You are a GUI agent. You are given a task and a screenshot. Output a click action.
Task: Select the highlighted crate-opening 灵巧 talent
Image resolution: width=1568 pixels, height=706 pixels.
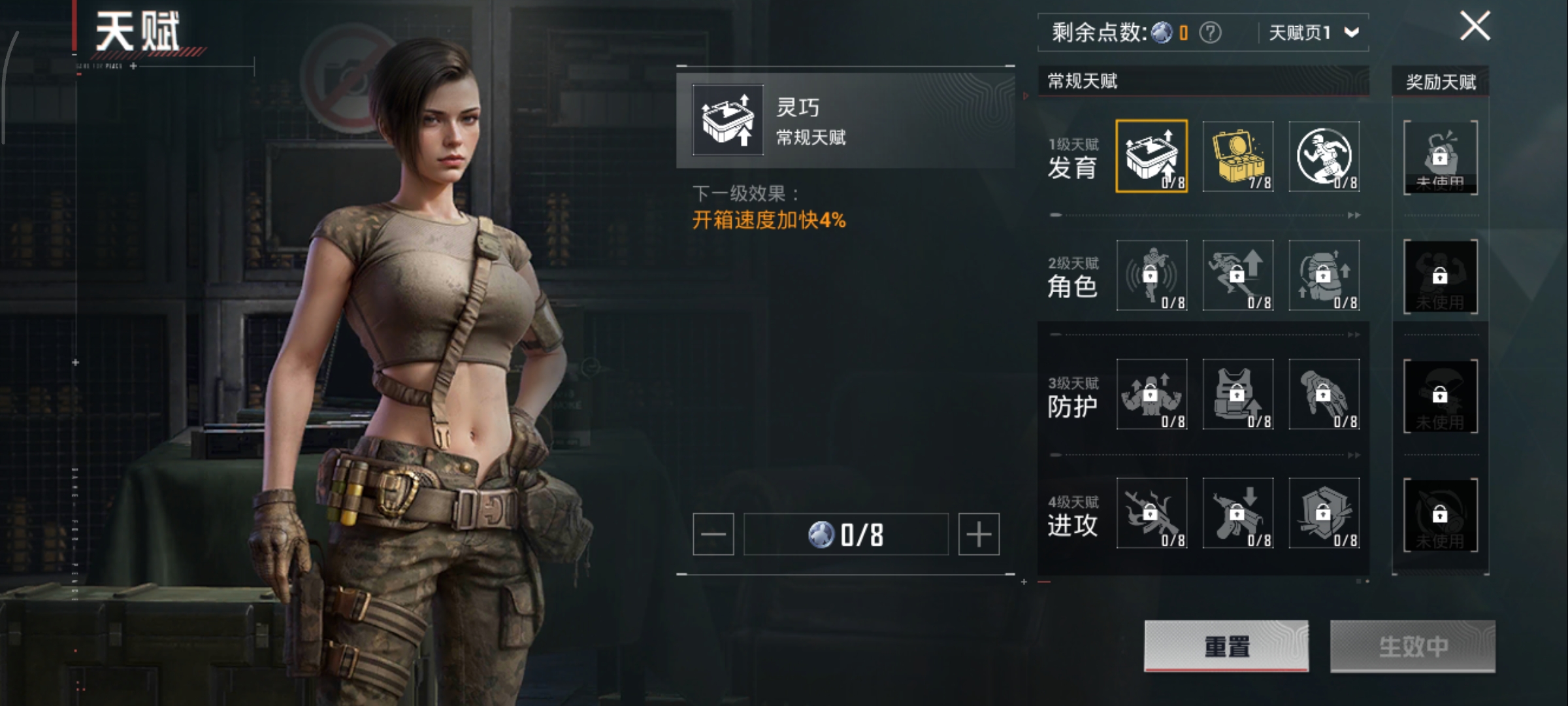coord(1151,156)
